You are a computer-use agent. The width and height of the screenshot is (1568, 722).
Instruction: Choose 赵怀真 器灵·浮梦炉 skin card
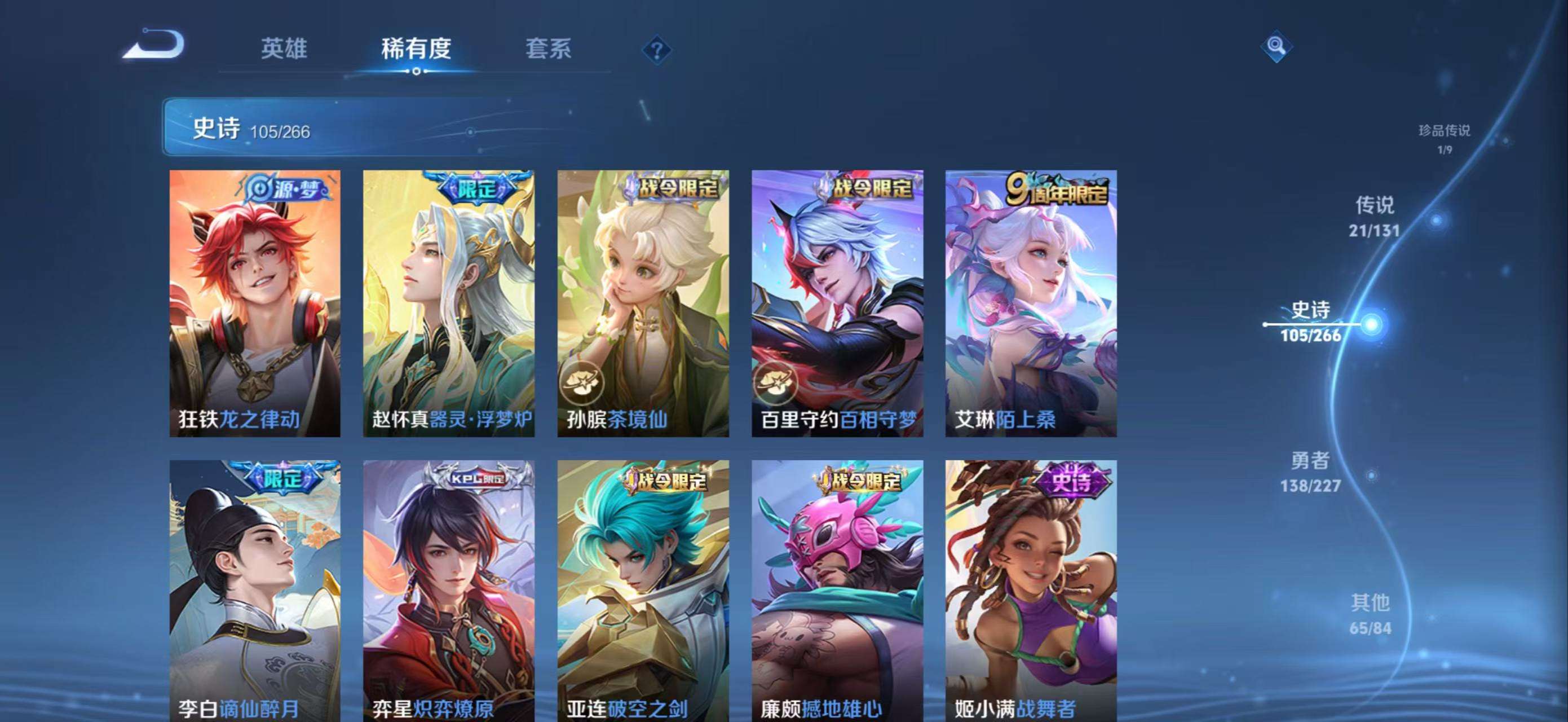(x=449, y=303)
